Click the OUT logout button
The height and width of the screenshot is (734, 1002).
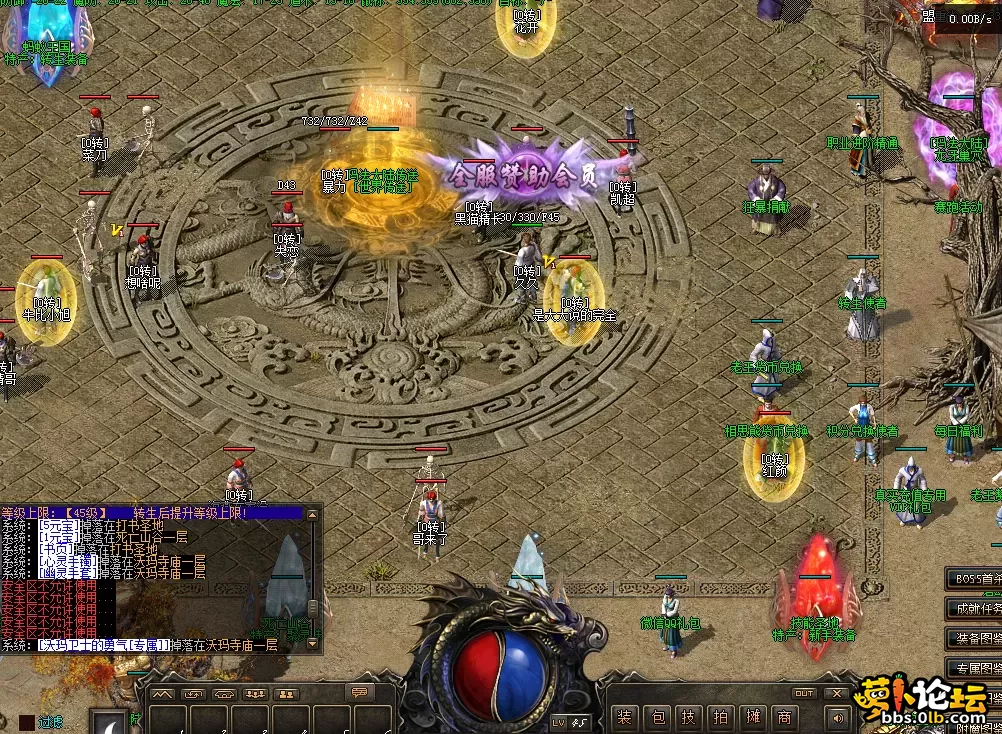point(804,693)
